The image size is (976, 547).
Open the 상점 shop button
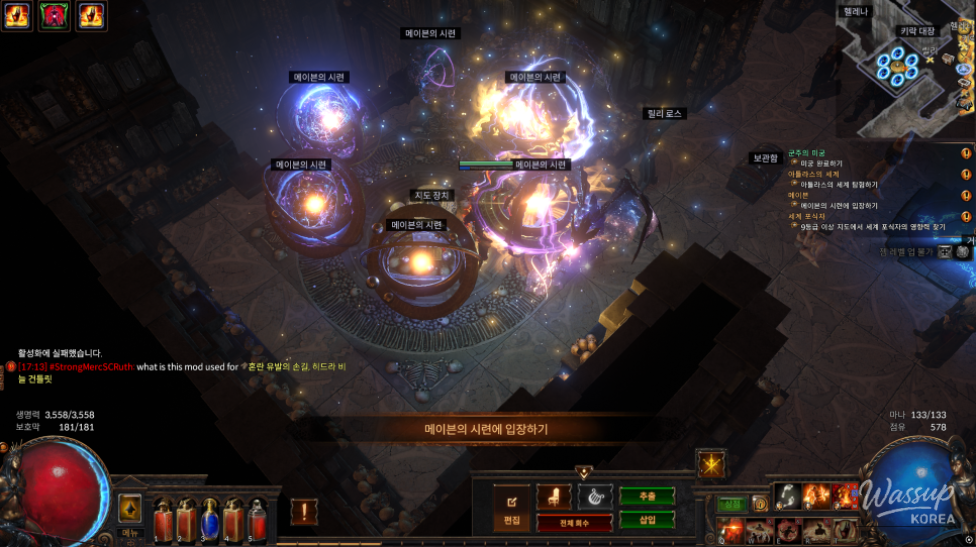[732, 504]
